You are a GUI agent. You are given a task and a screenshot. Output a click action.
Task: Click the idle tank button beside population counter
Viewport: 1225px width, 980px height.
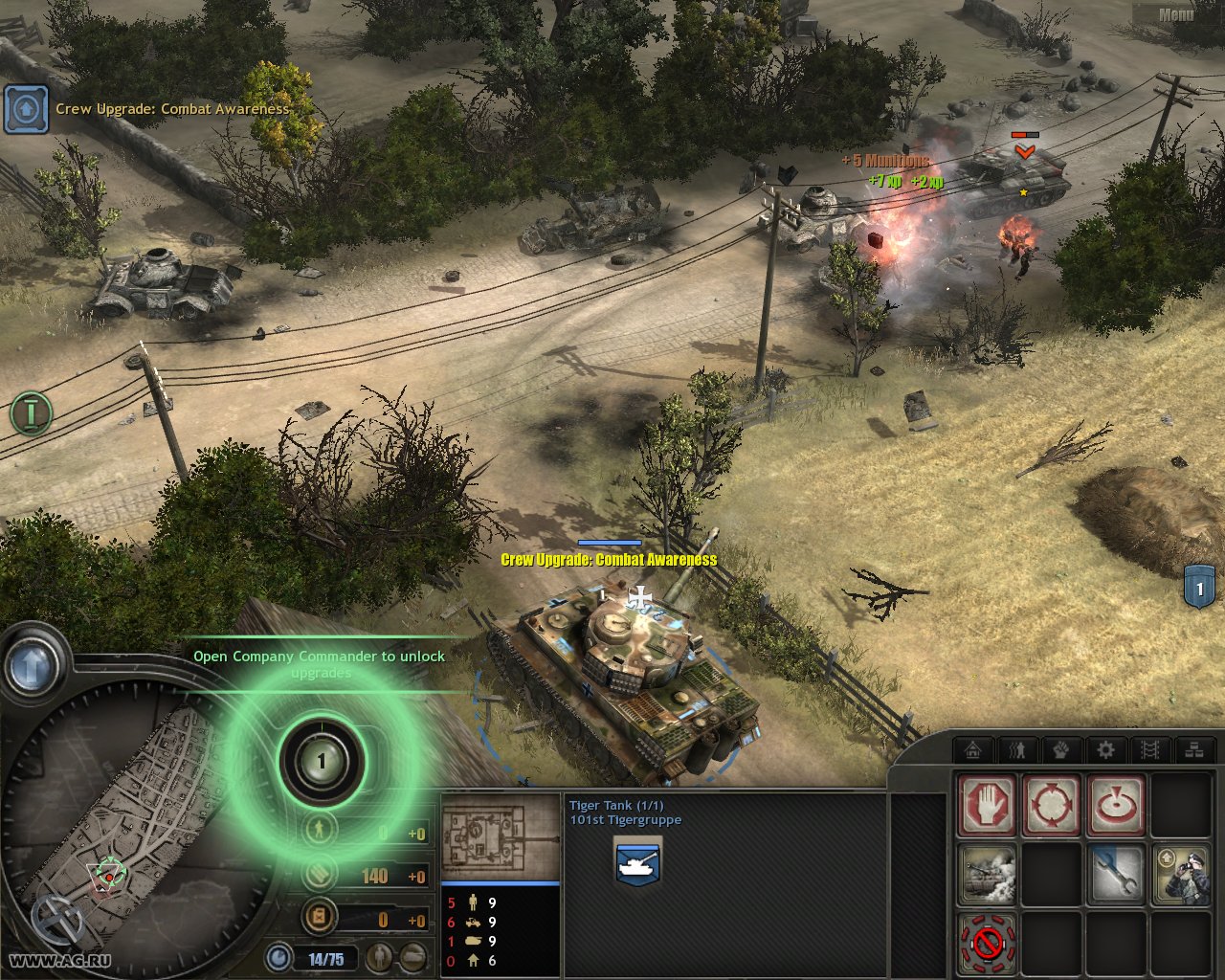tap(412, 955)
